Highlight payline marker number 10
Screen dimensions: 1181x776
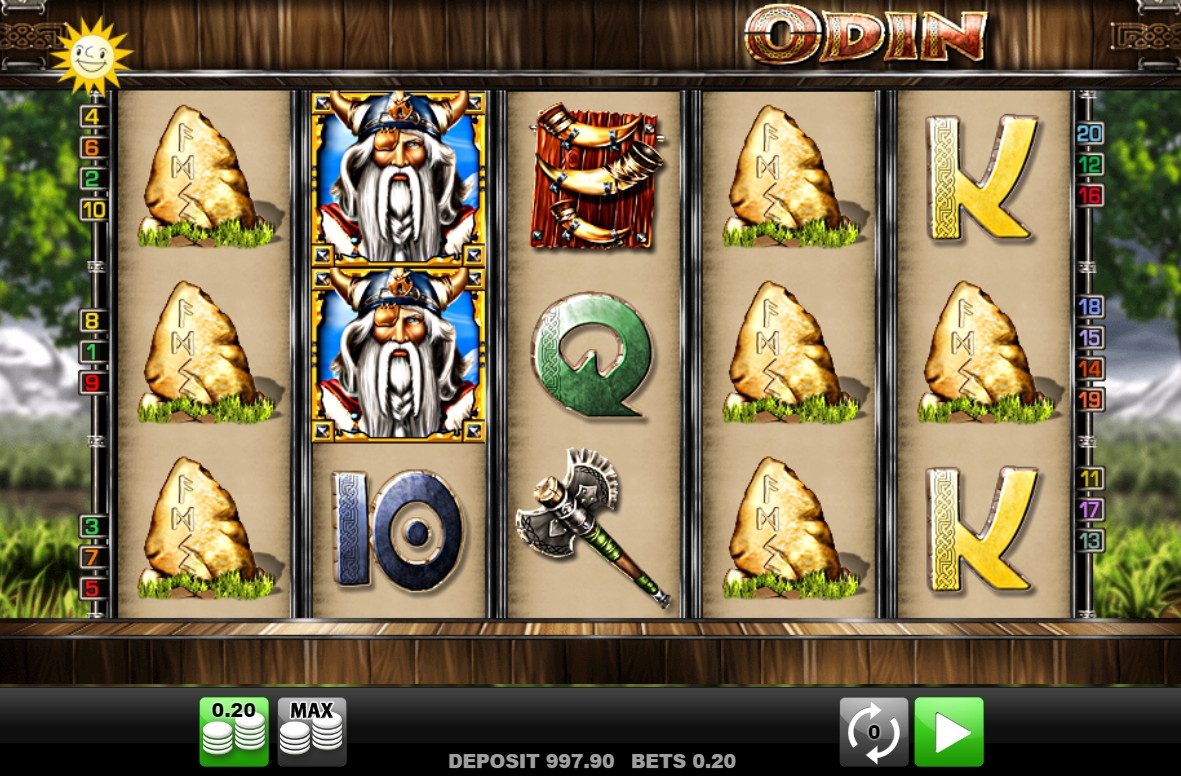pyautogui.click(x=93, y=210)
